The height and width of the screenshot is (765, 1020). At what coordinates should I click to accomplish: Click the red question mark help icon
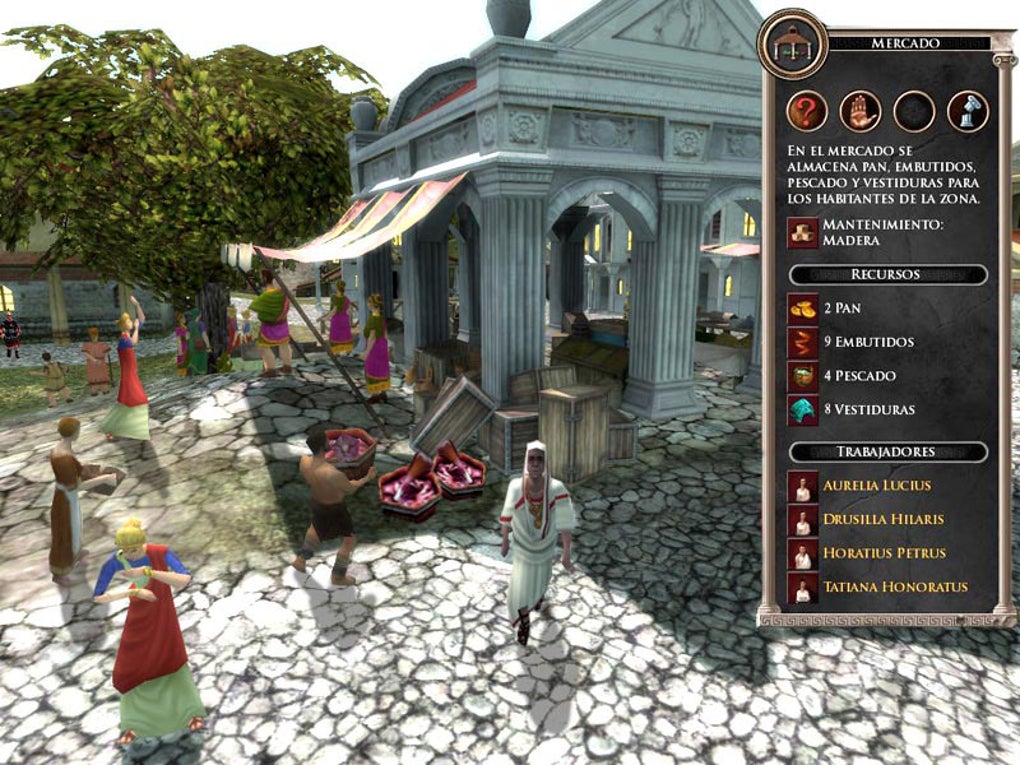pyautogui.click(x=807, y=111)
